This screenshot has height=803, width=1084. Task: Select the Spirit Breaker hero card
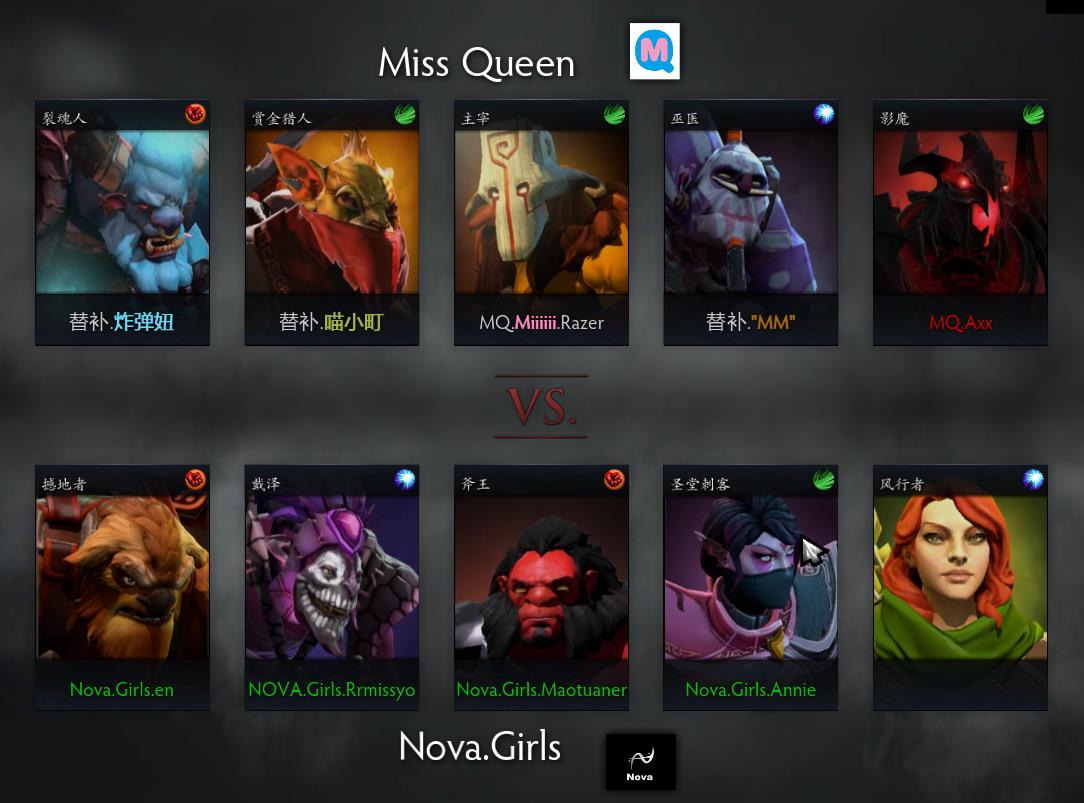[122, 222]
